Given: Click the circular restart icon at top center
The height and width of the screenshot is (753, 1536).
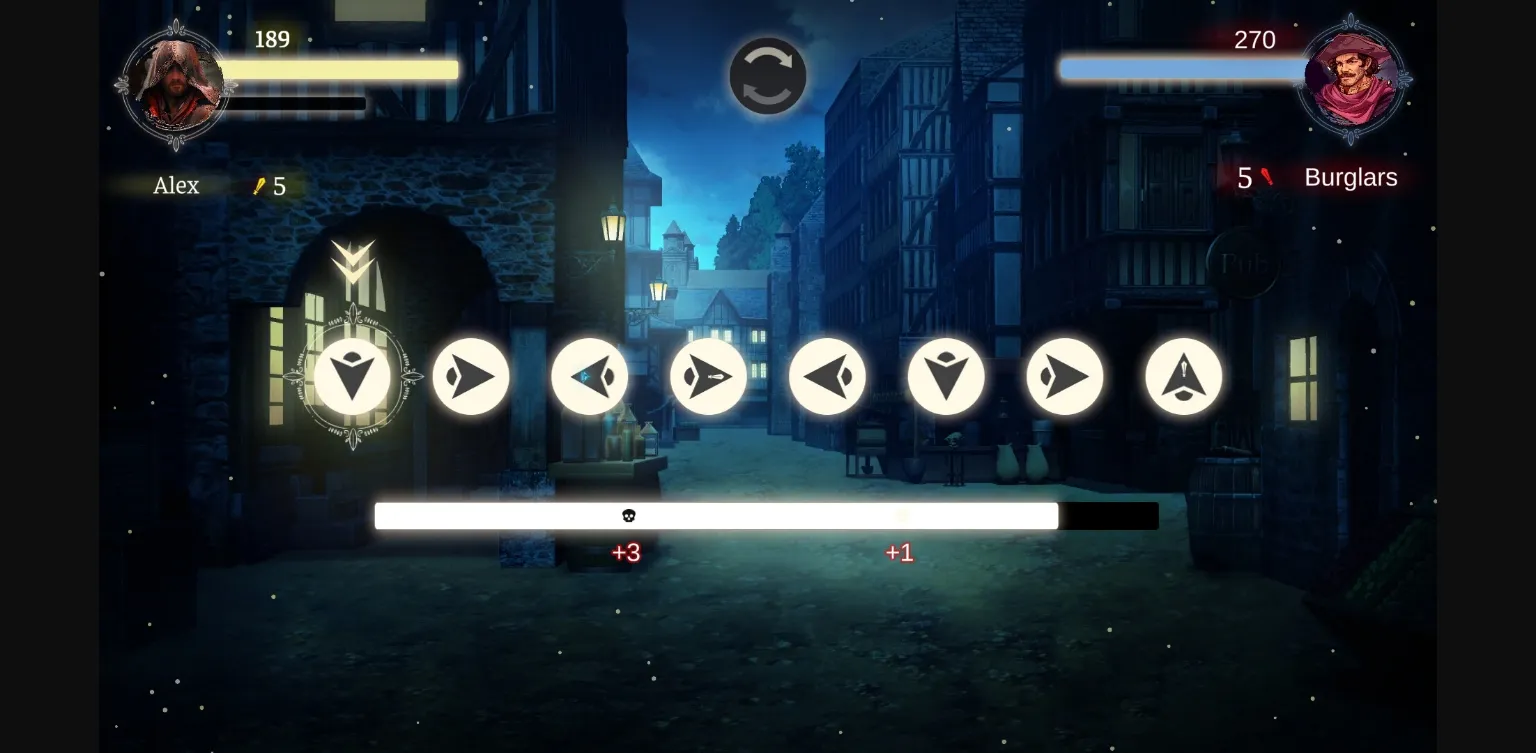Looking at the screenshot, I should point(768,76).
